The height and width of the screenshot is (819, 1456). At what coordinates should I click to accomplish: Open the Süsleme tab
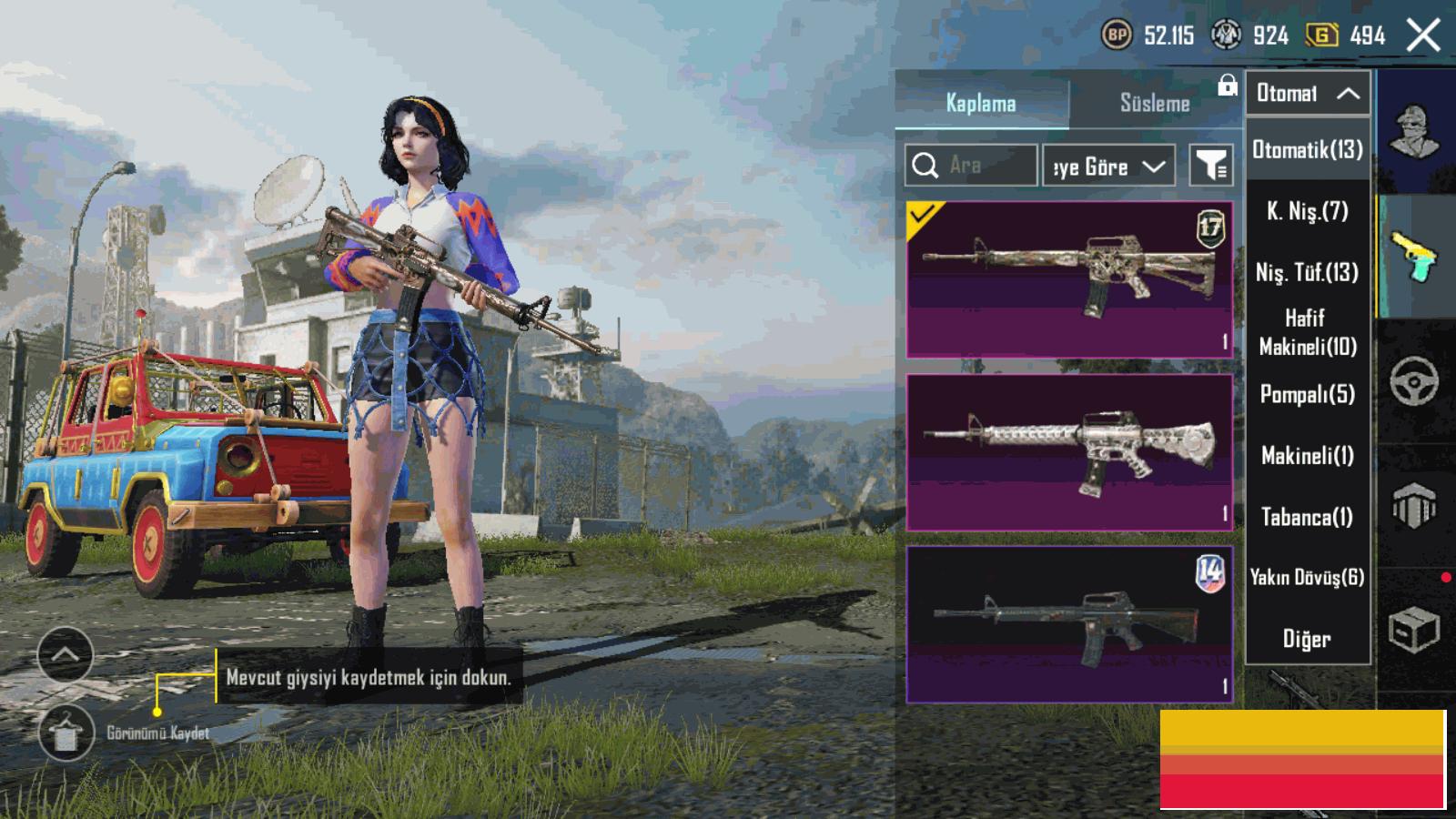point(1155,103)
